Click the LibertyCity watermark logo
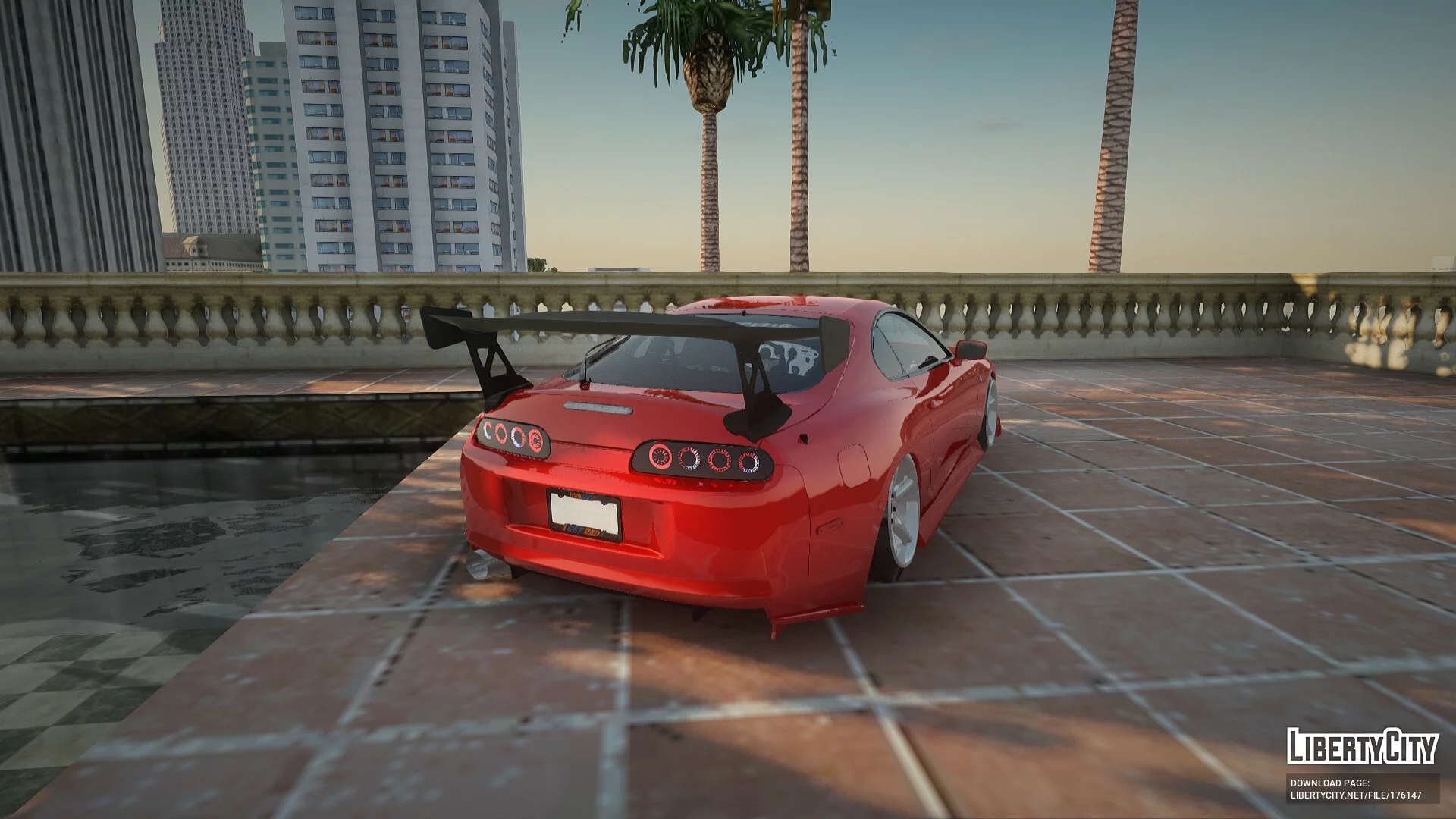1456x819 pixels. point(1362,746)
